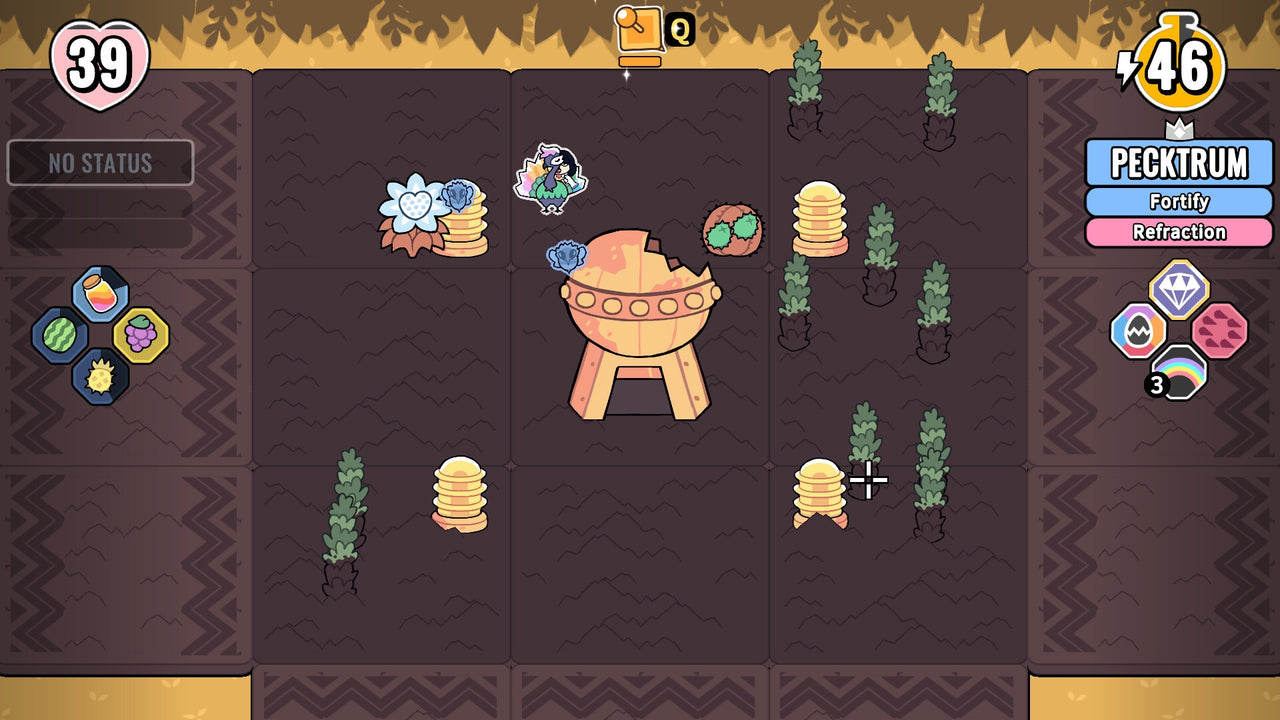Click the crown above the PECKTRUM nameplate
The image size is (1280, 720).
click(1180, 130)
